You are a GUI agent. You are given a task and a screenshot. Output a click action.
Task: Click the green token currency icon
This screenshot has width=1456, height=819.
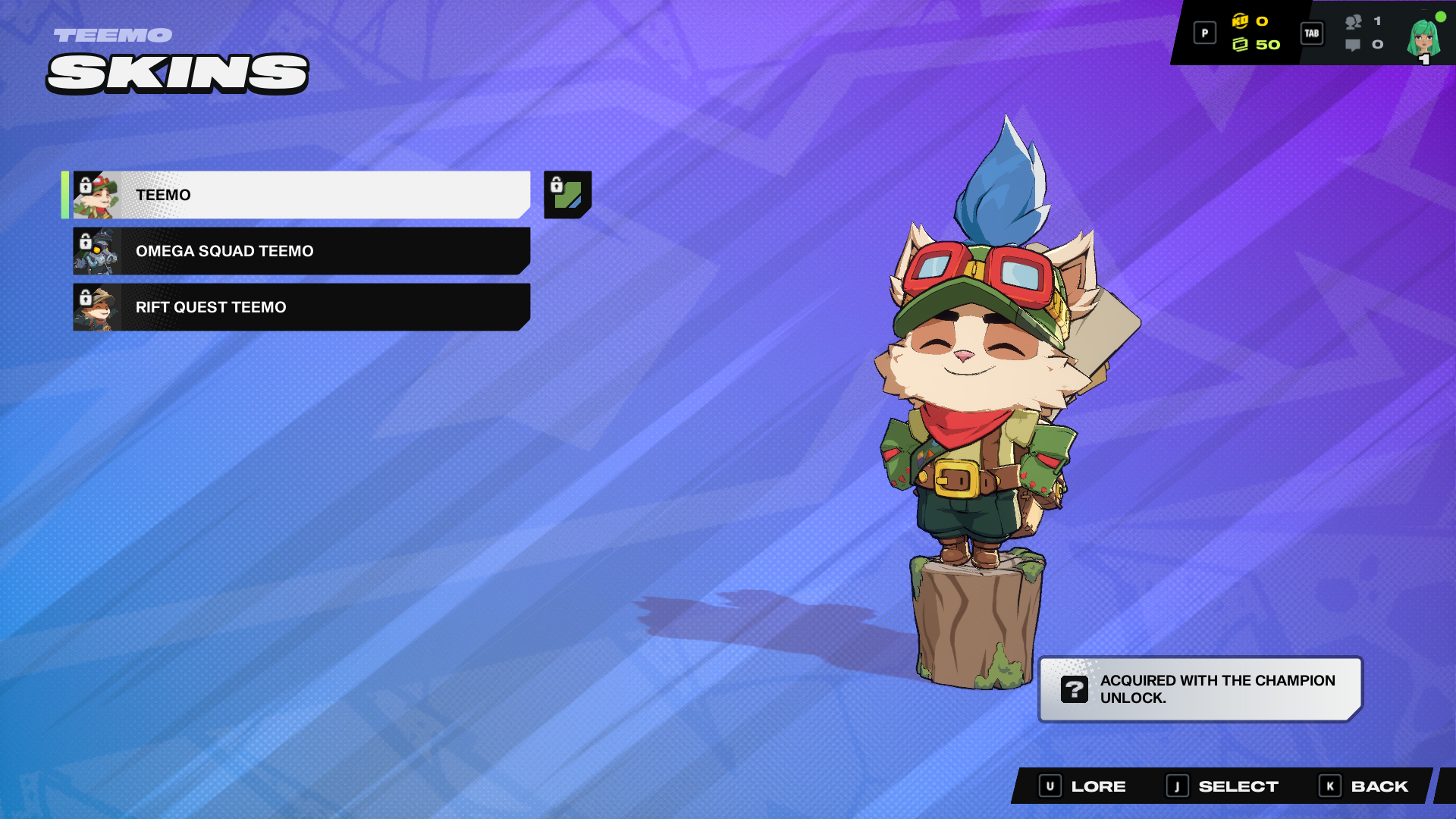[x=1242, y=45]
